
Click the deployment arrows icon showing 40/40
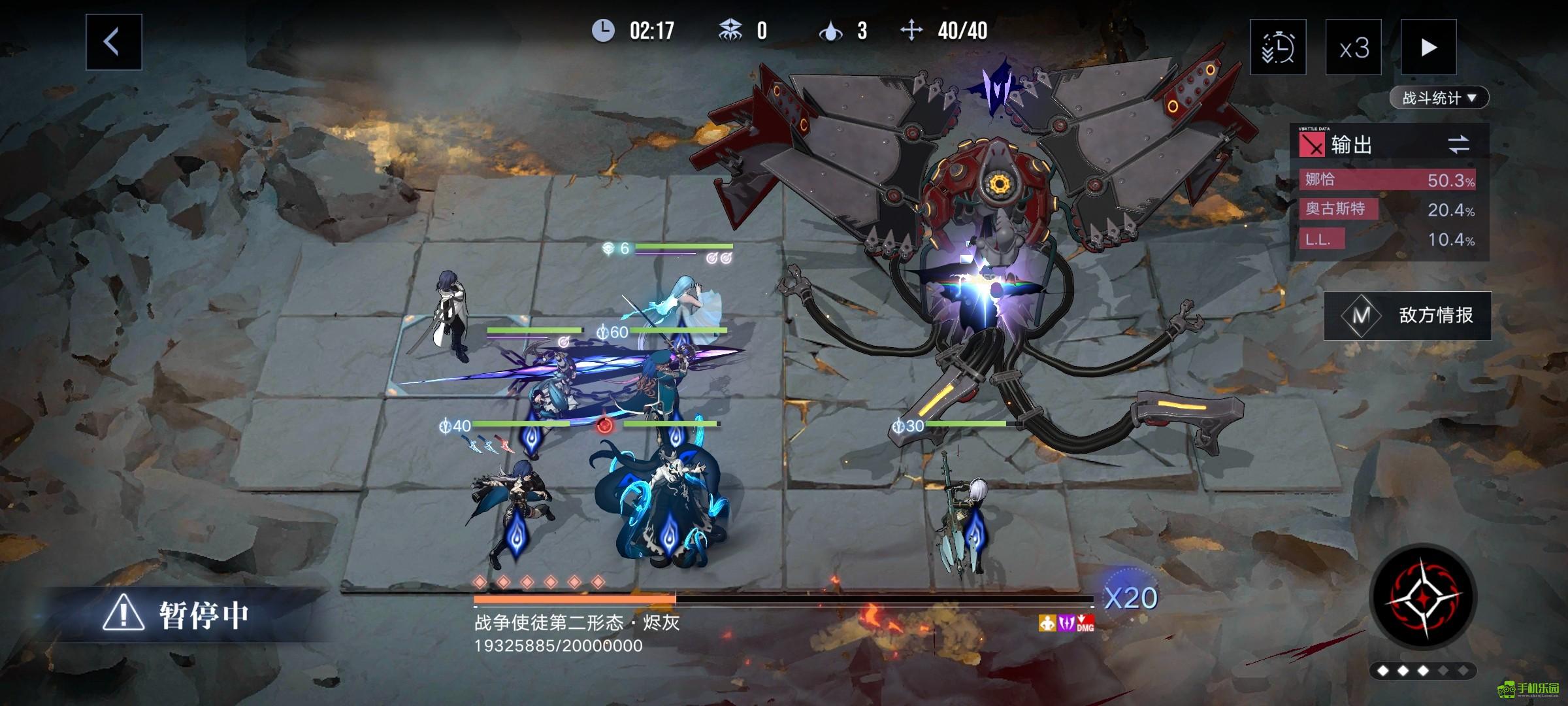click(x=911, y=29)
